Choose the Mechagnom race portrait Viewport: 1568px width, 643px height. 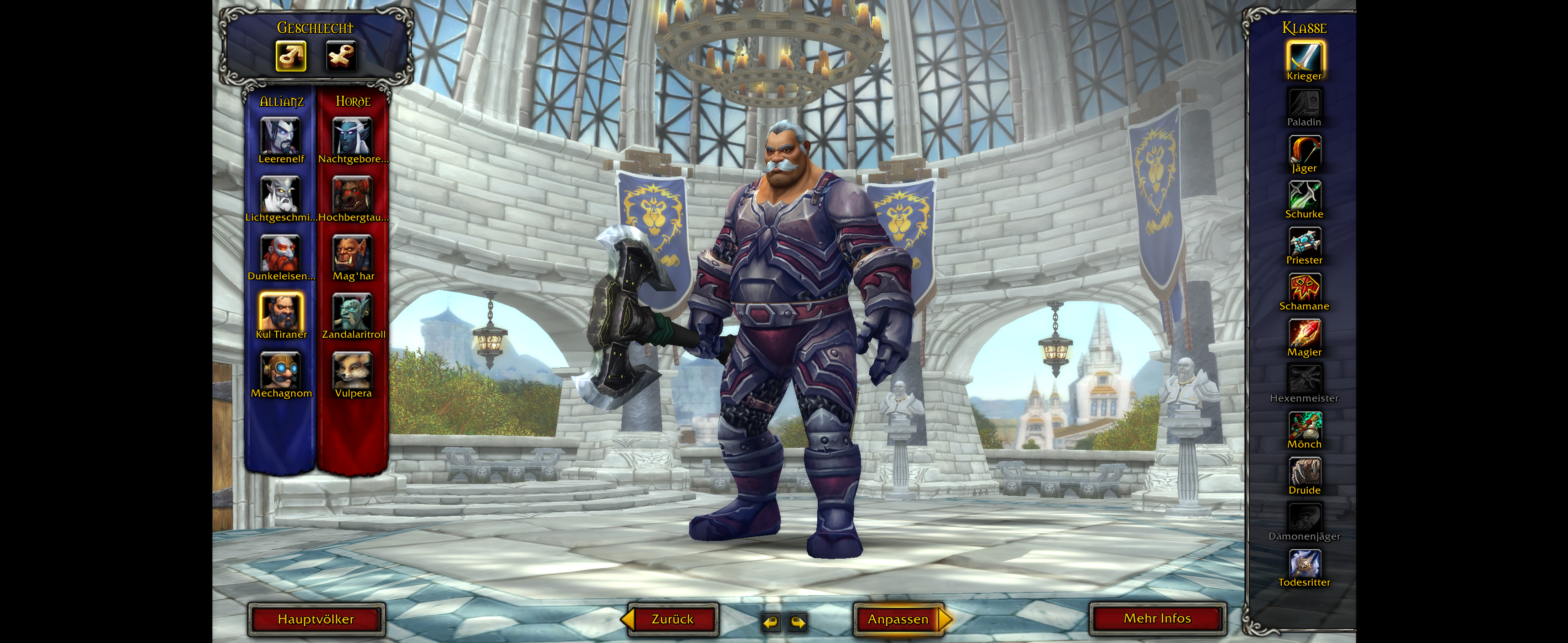click(281, 370)
